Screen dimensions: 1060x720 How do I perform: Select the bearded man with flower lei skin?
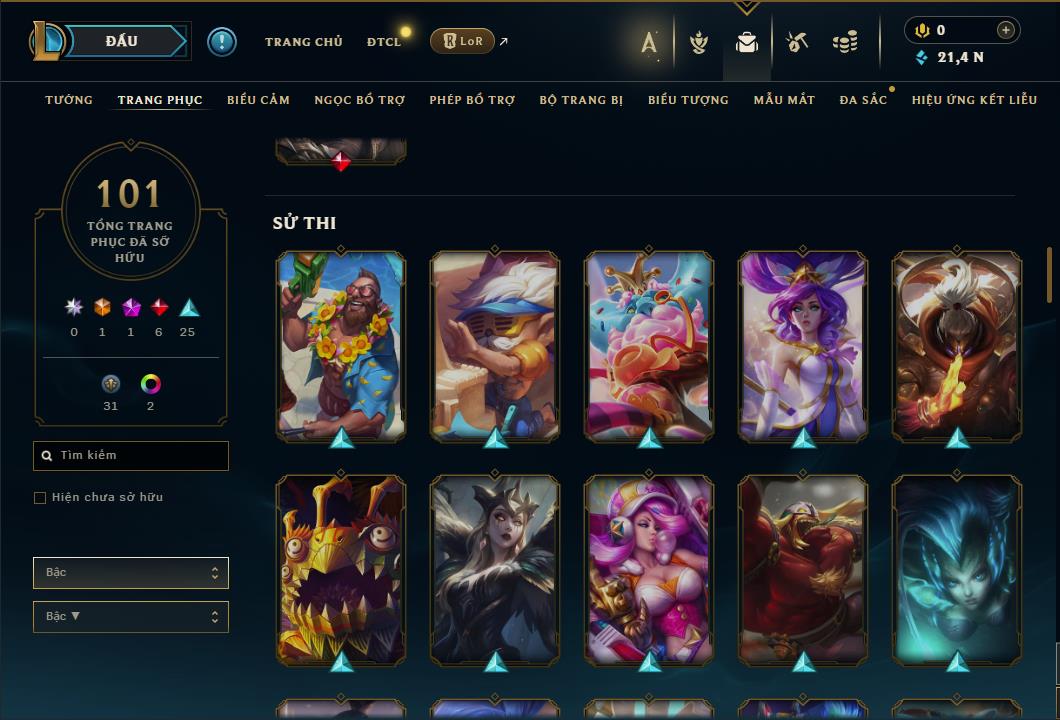(x=341, y=345)
